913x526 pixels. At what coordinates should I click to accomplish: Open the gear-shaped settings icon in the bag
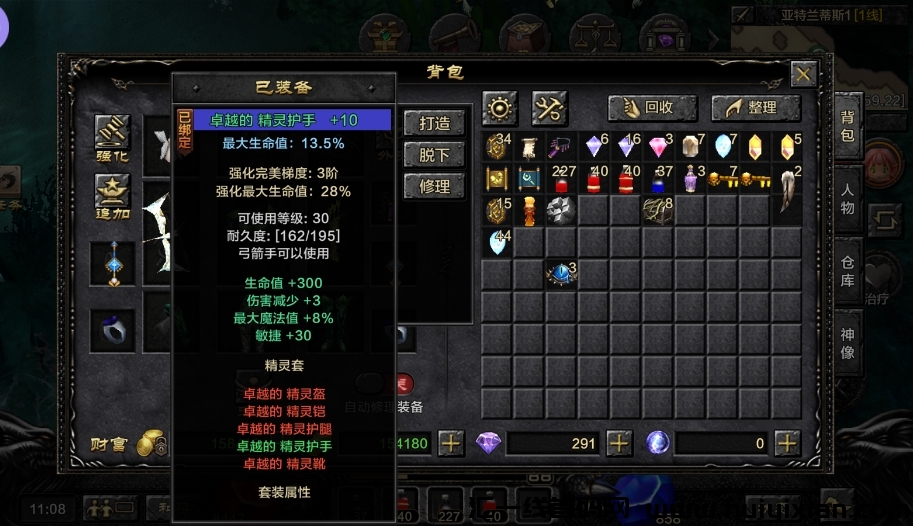point(499,107)
